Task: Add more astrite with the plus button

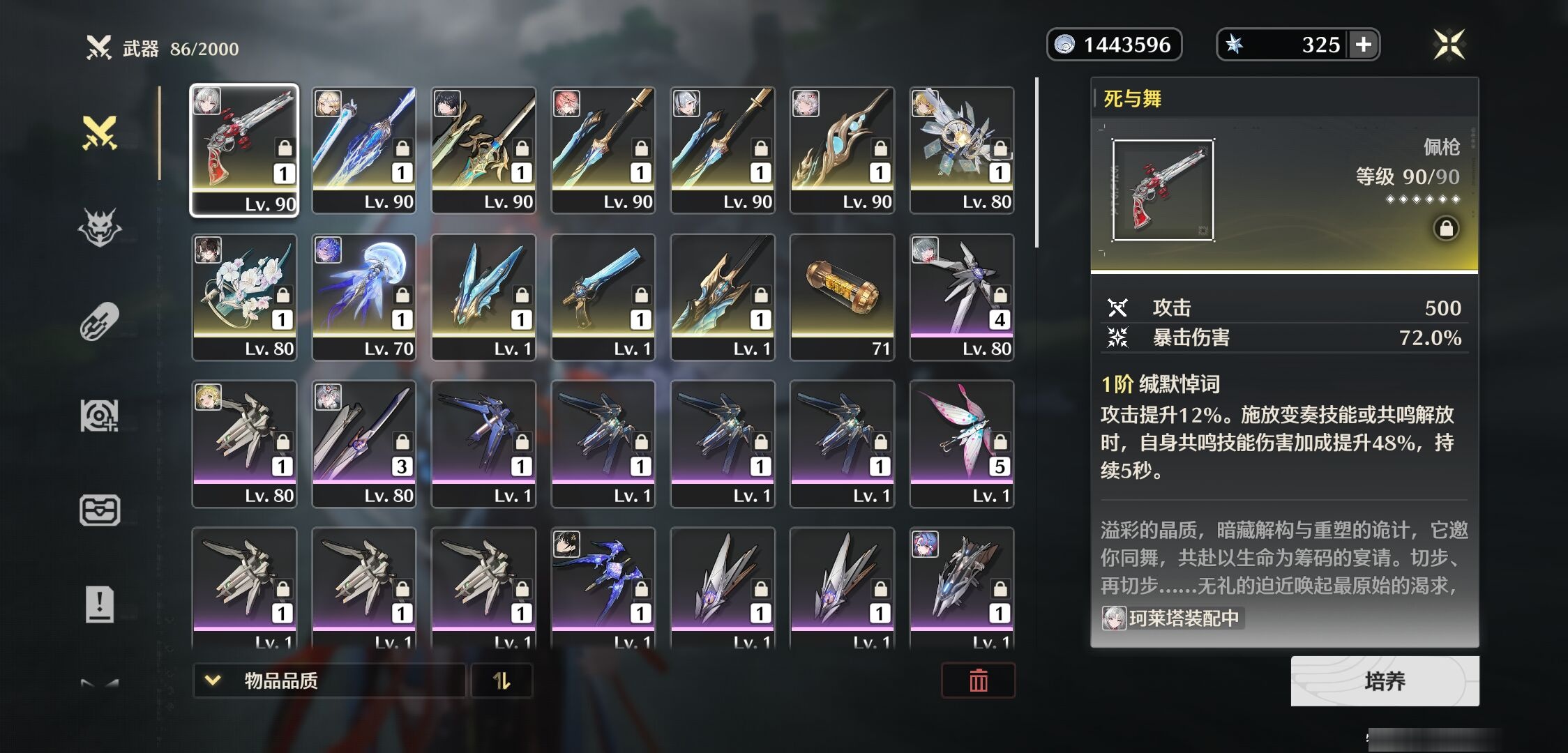Action: (x=1364, y=45)
